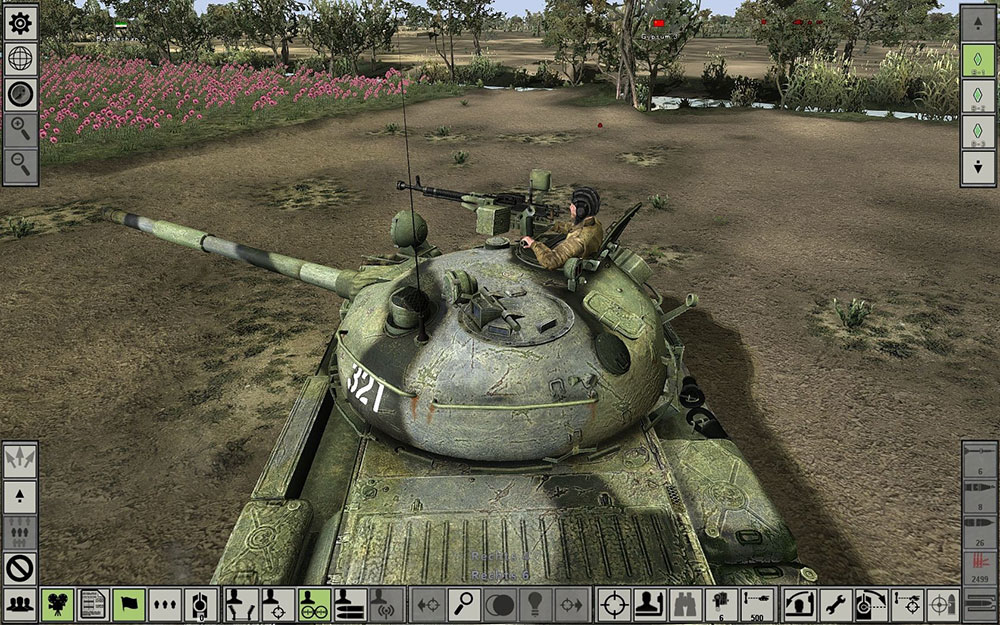Choose the magnifying glass search command
The width and height of the screenshot is (1000, 625).
tap(464, 604)
